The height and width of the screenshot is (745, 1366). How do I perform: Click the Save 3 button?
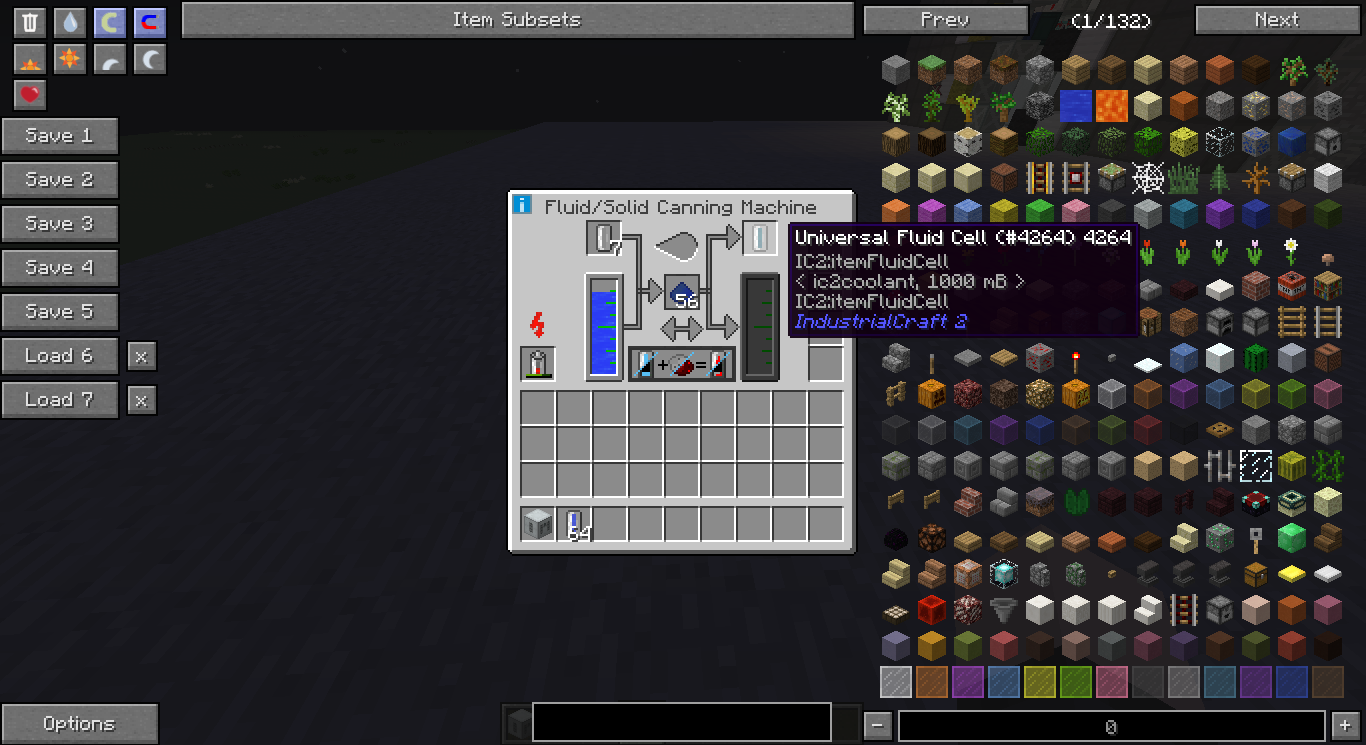tap(60, 224)
